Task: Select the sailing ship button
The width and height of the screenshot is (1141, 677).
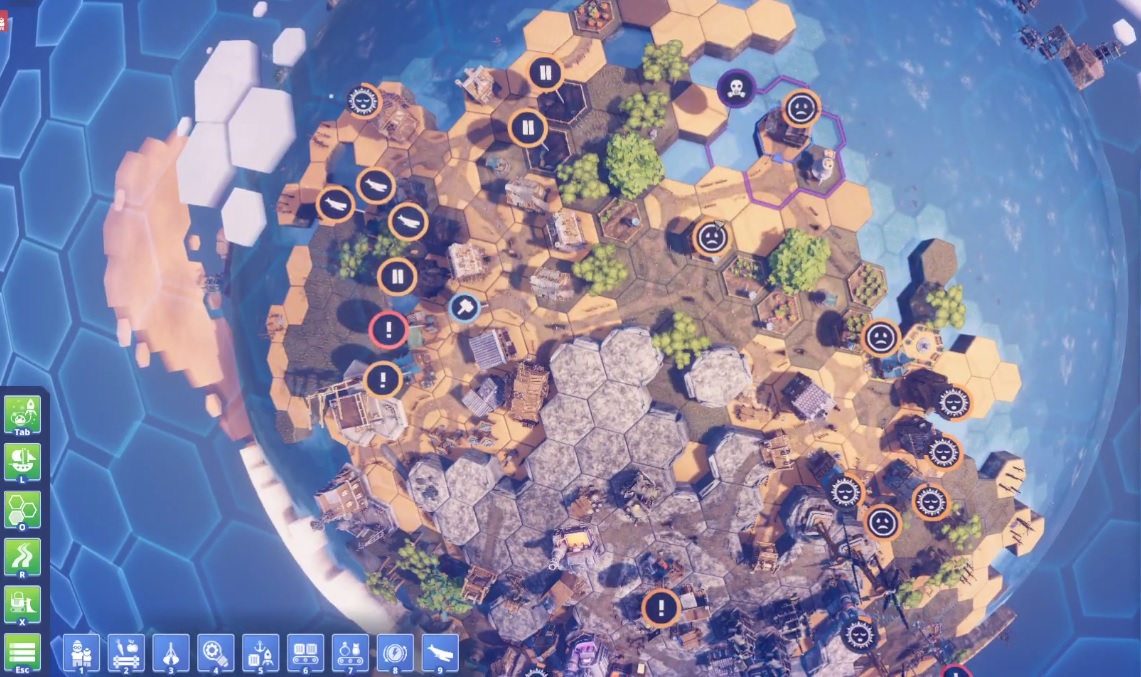Action: 23,461
